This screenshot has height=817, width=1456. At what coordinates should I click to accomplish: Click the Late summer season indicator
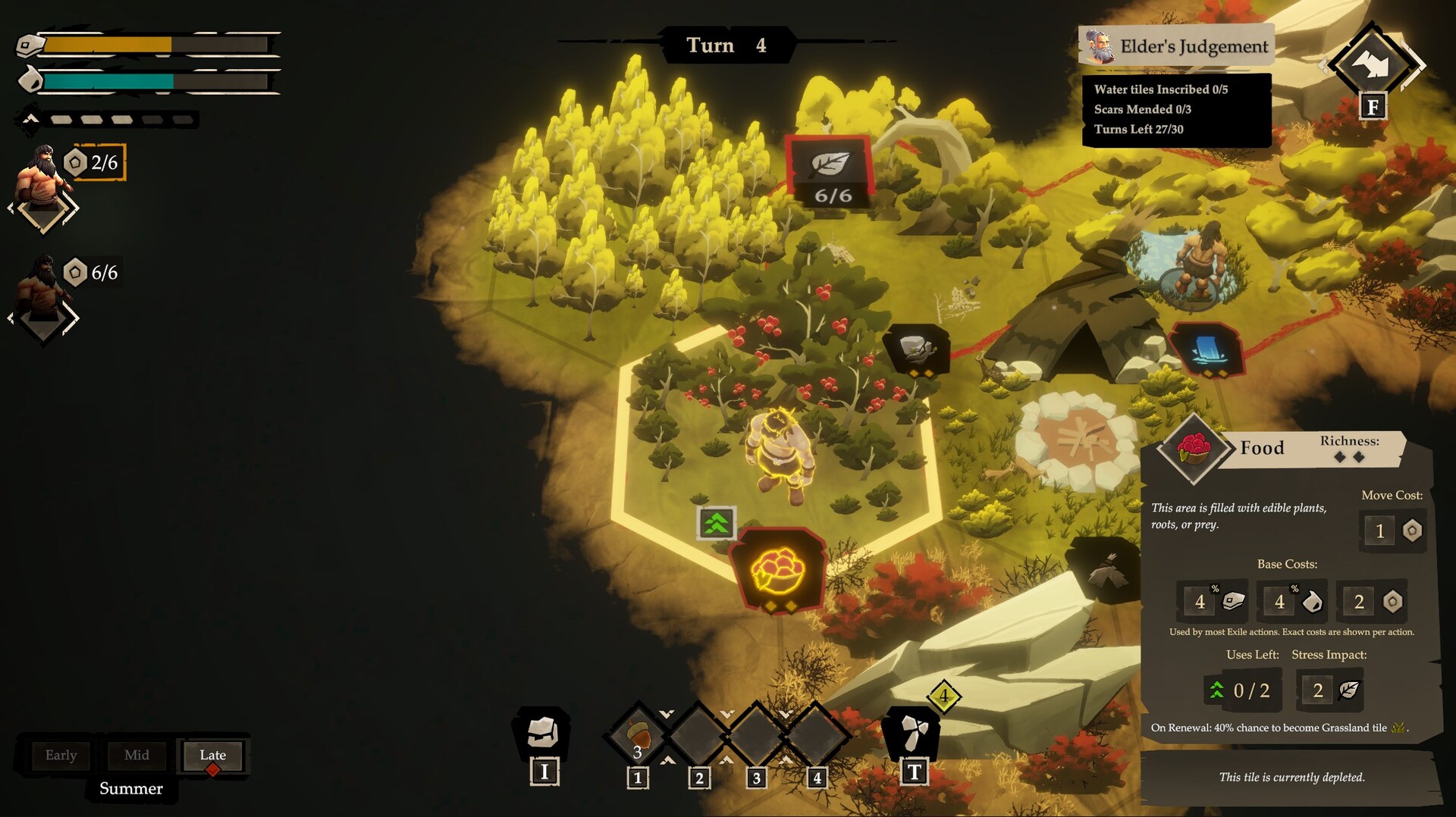[213, 755]
